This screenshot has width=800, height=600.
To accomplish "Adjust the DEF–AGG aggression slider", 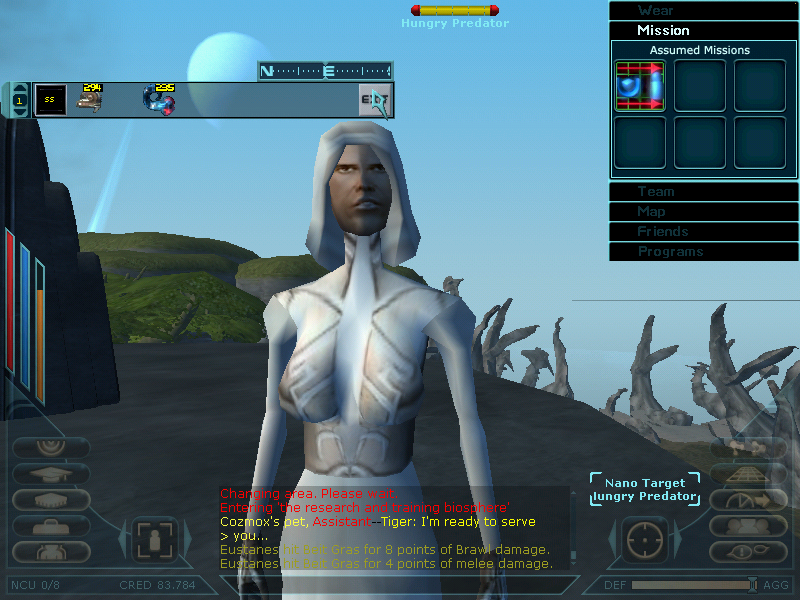I will (x=752, y=585).
